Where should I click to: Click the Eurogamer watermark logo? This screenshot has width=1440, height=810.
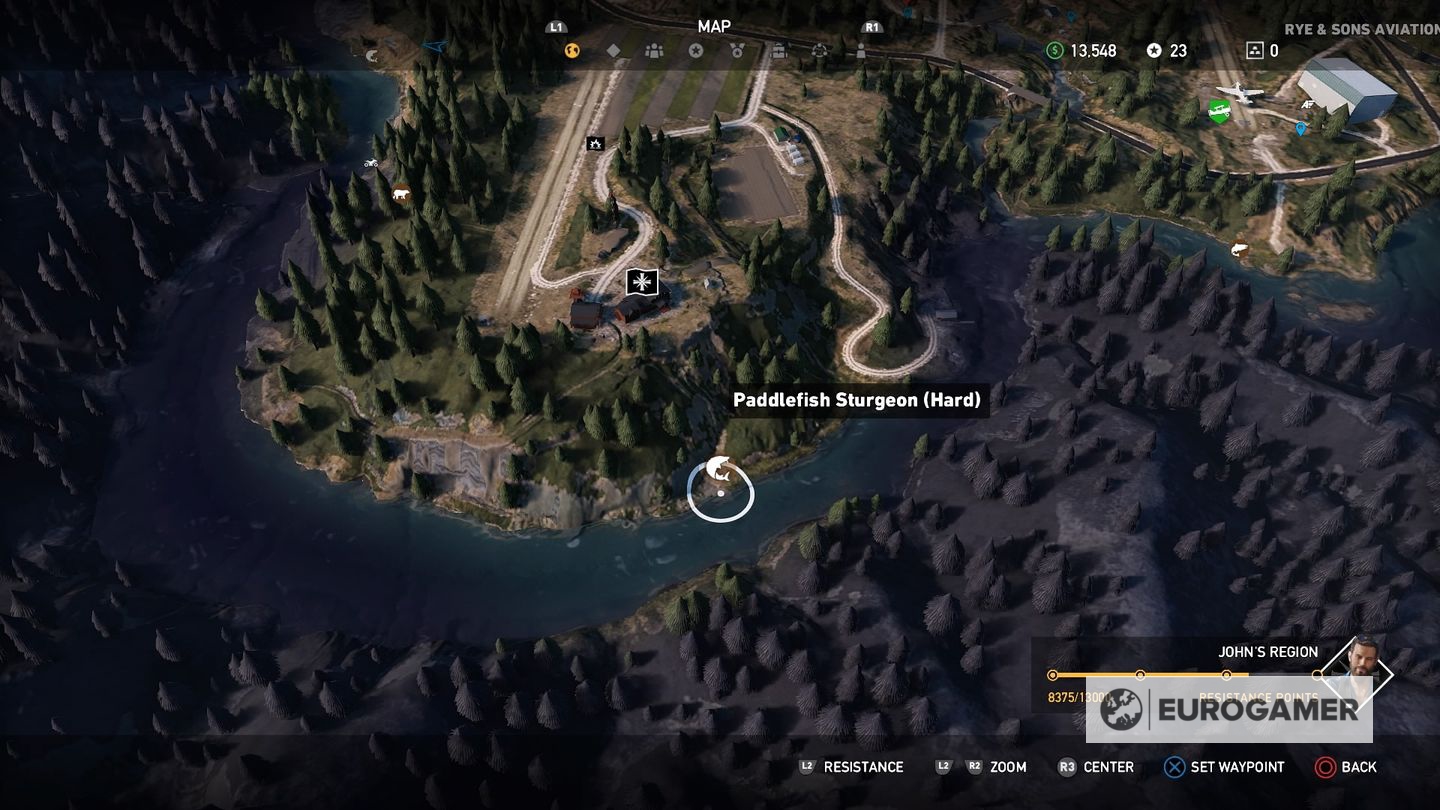pos(1230,709)
